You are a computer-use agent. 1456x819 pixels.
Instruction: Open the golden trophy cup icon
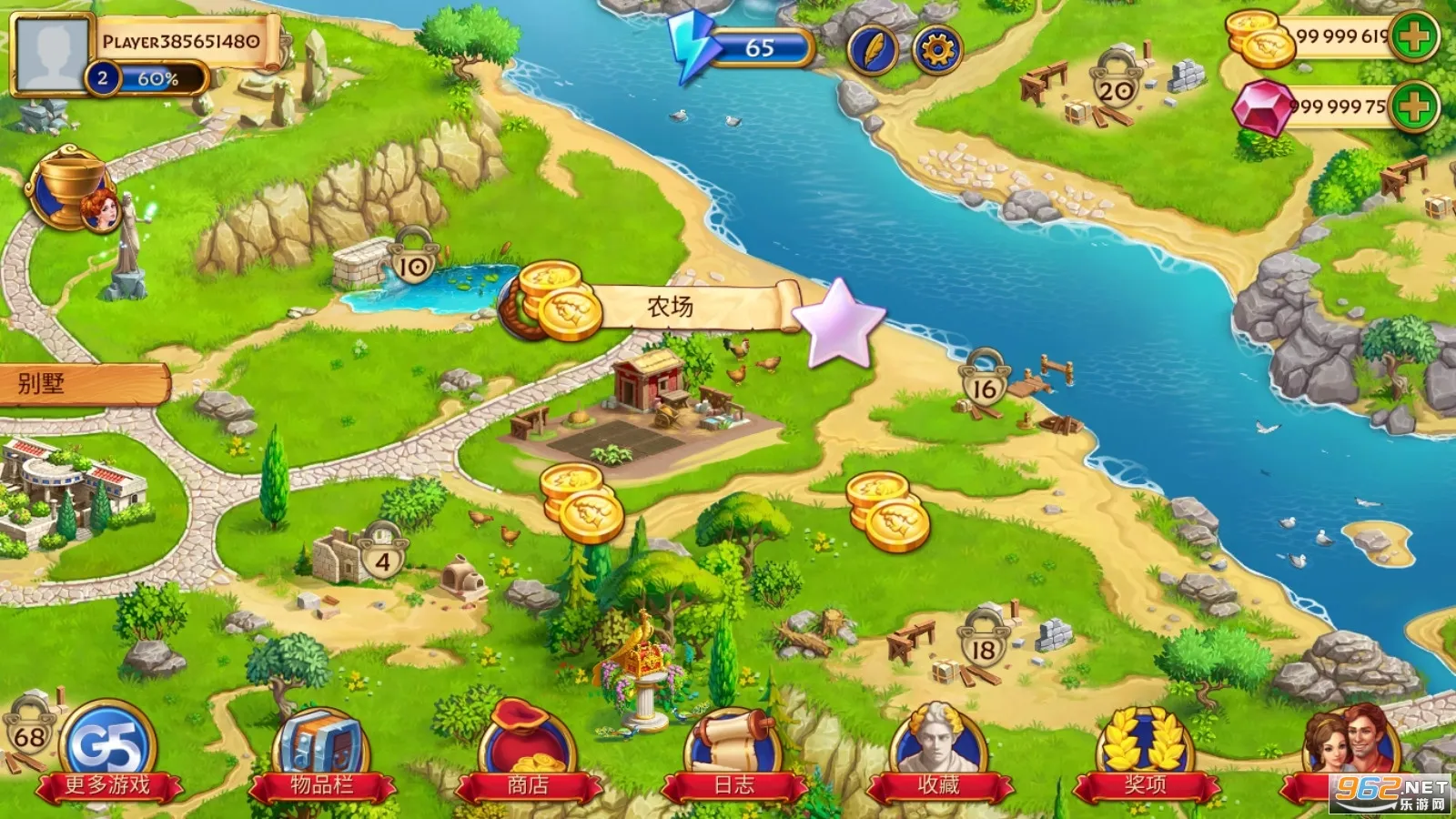pyautogui.click(x=68, y=190)
